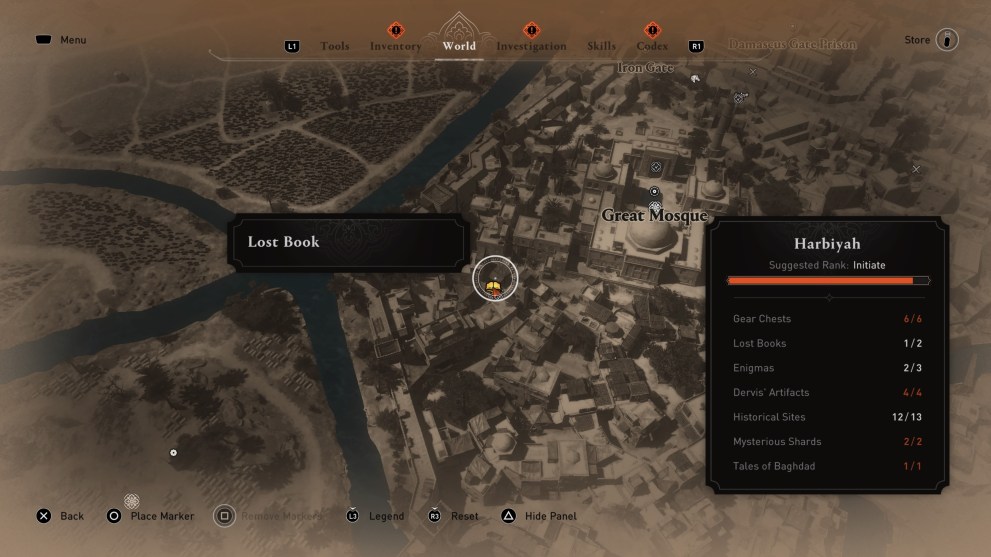Click the Great Mosque location label

pos(654,216)
